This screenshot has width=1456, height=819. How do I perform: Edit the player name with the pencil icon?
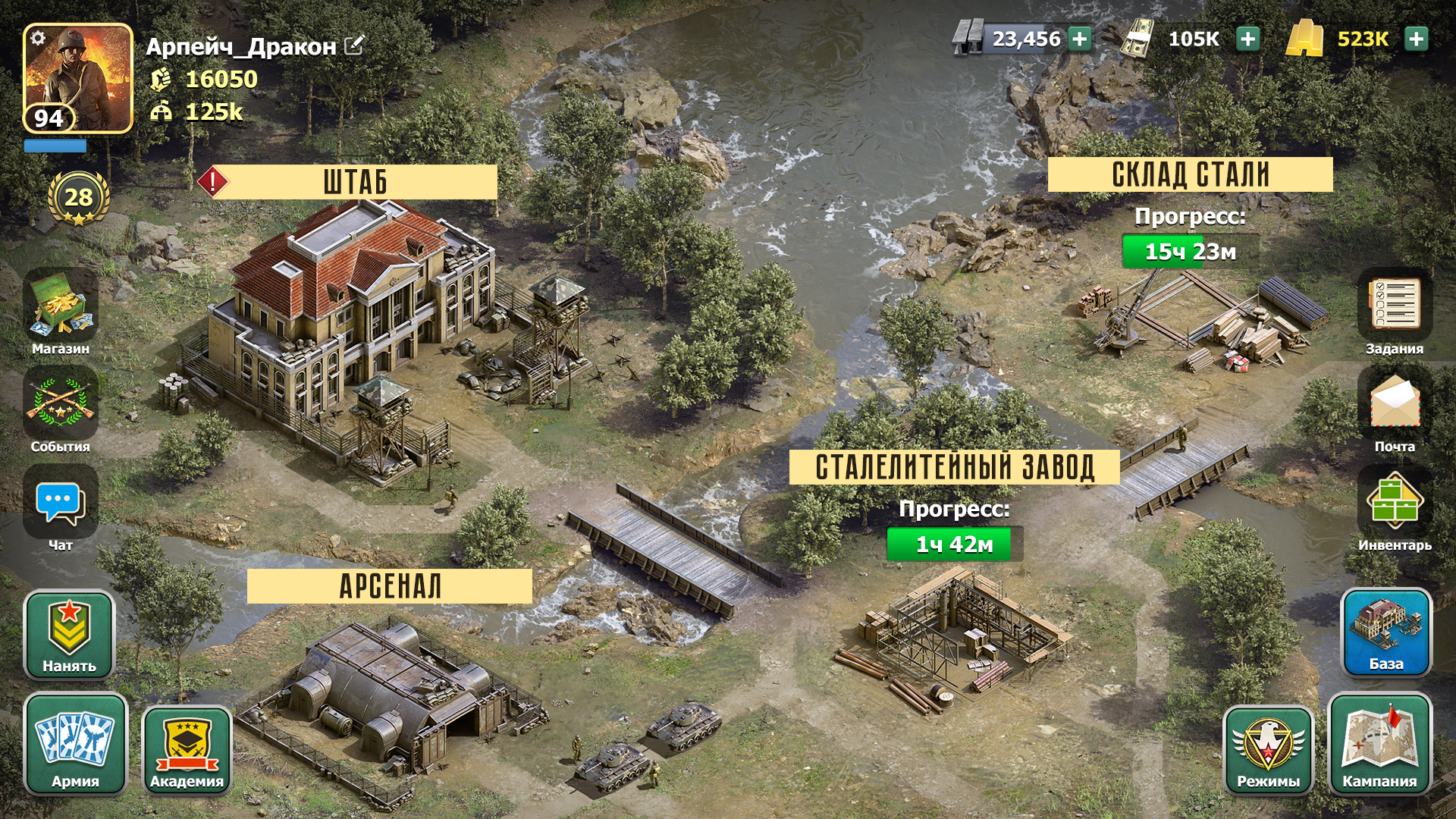pos(352,45)
